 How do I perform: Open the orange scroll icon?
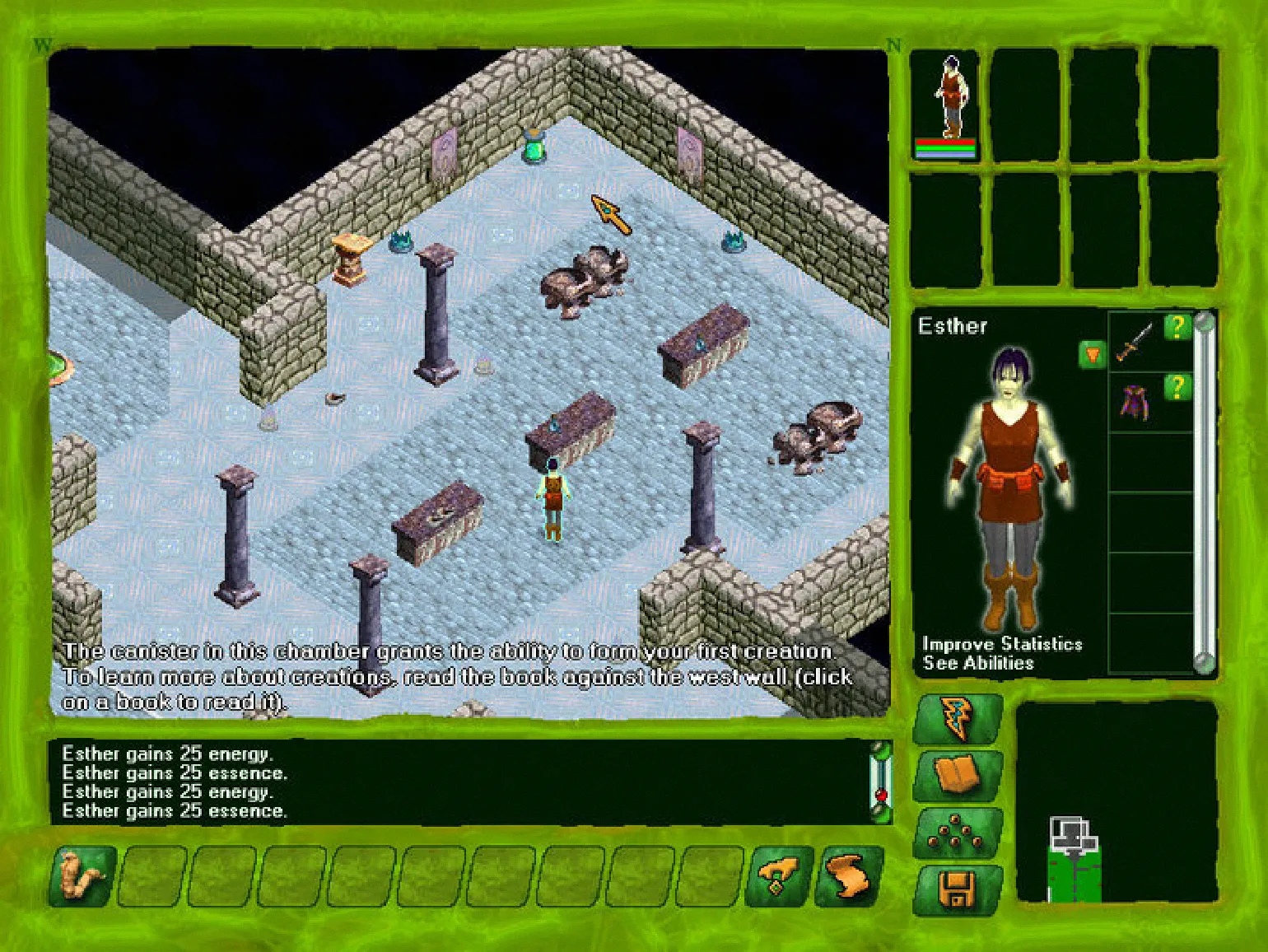pos(848,876)
